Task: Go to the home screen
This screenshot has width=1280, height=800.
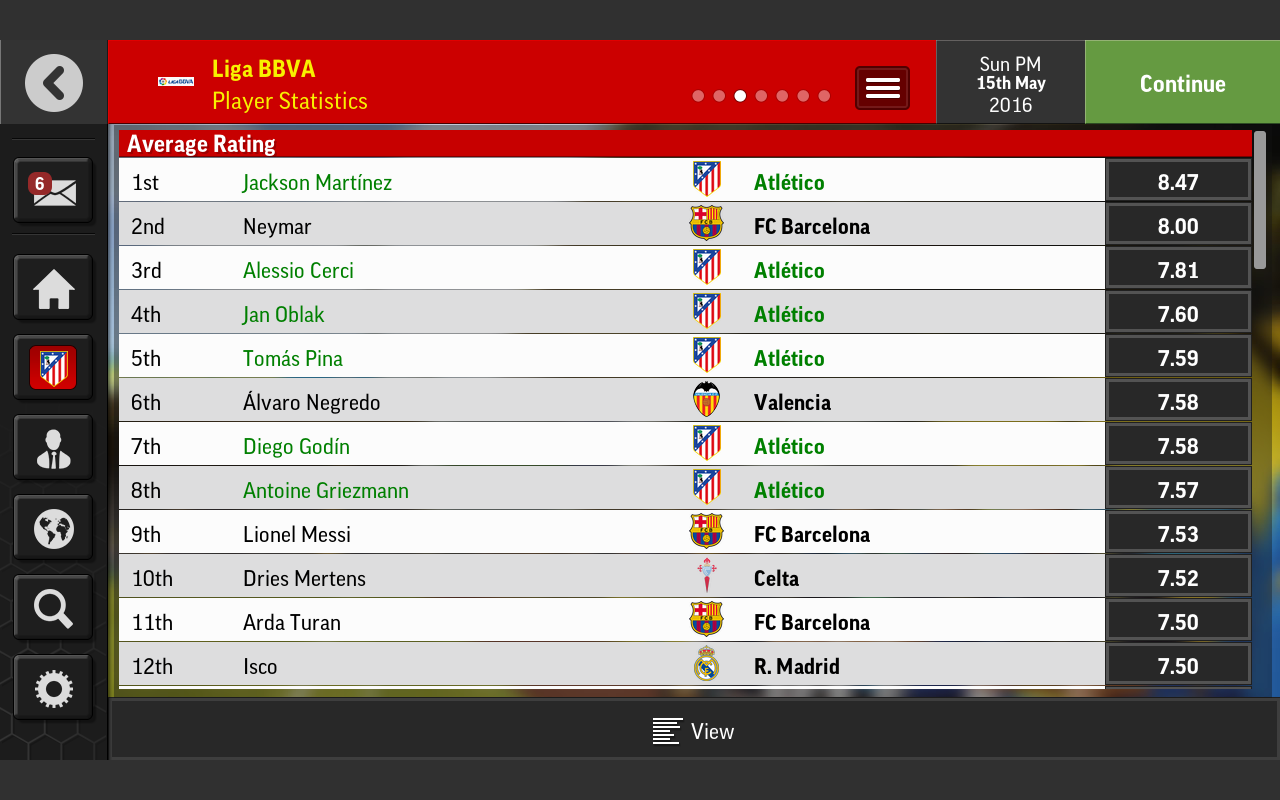Action: tap(53, 290)
